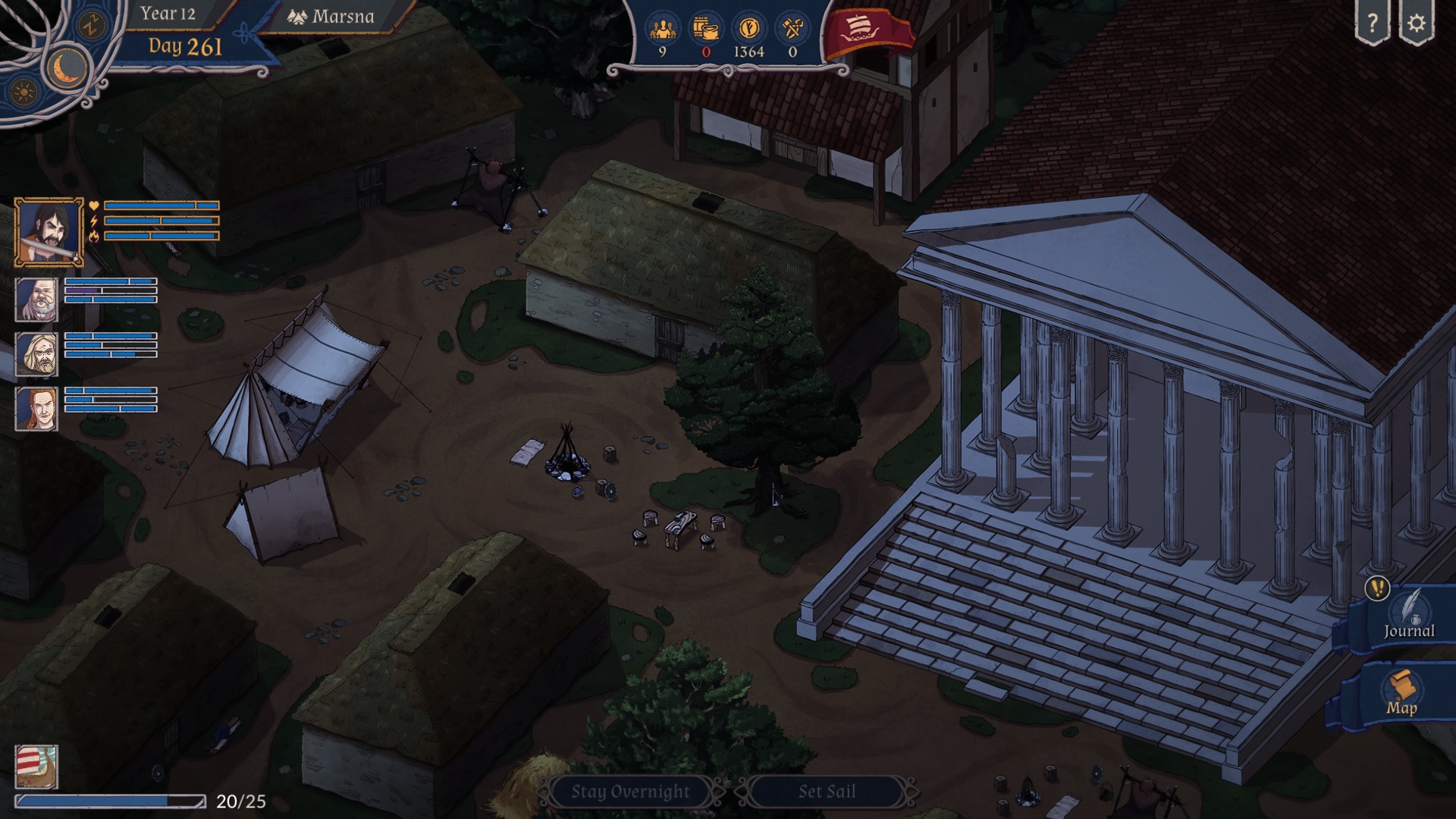Select the red-haired companion portrait

(x=36, y=409)
